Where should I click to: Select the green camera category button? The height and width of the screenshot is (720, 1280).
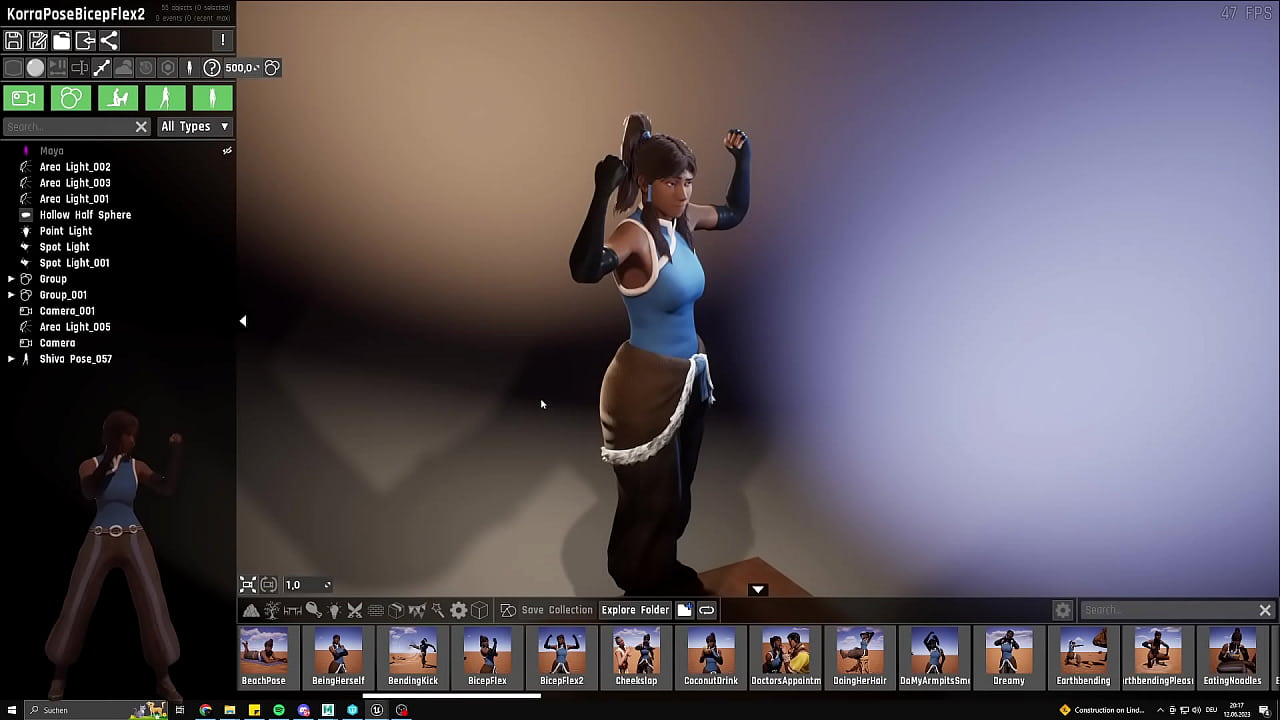[x=24, y=98]
